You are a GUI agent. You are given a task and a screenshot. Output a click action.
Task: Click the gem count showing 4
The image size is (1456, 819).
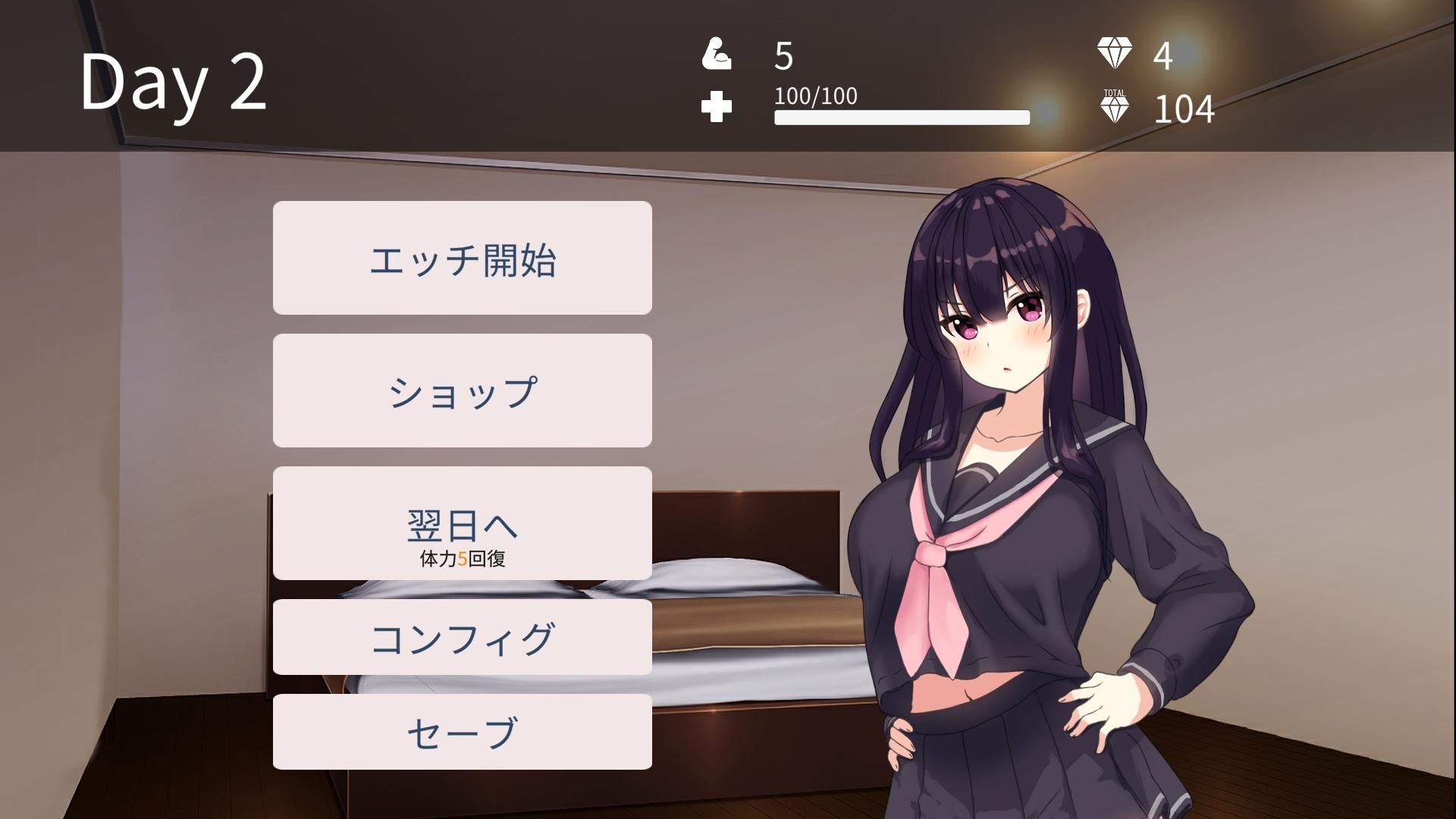pos(1160,55)
